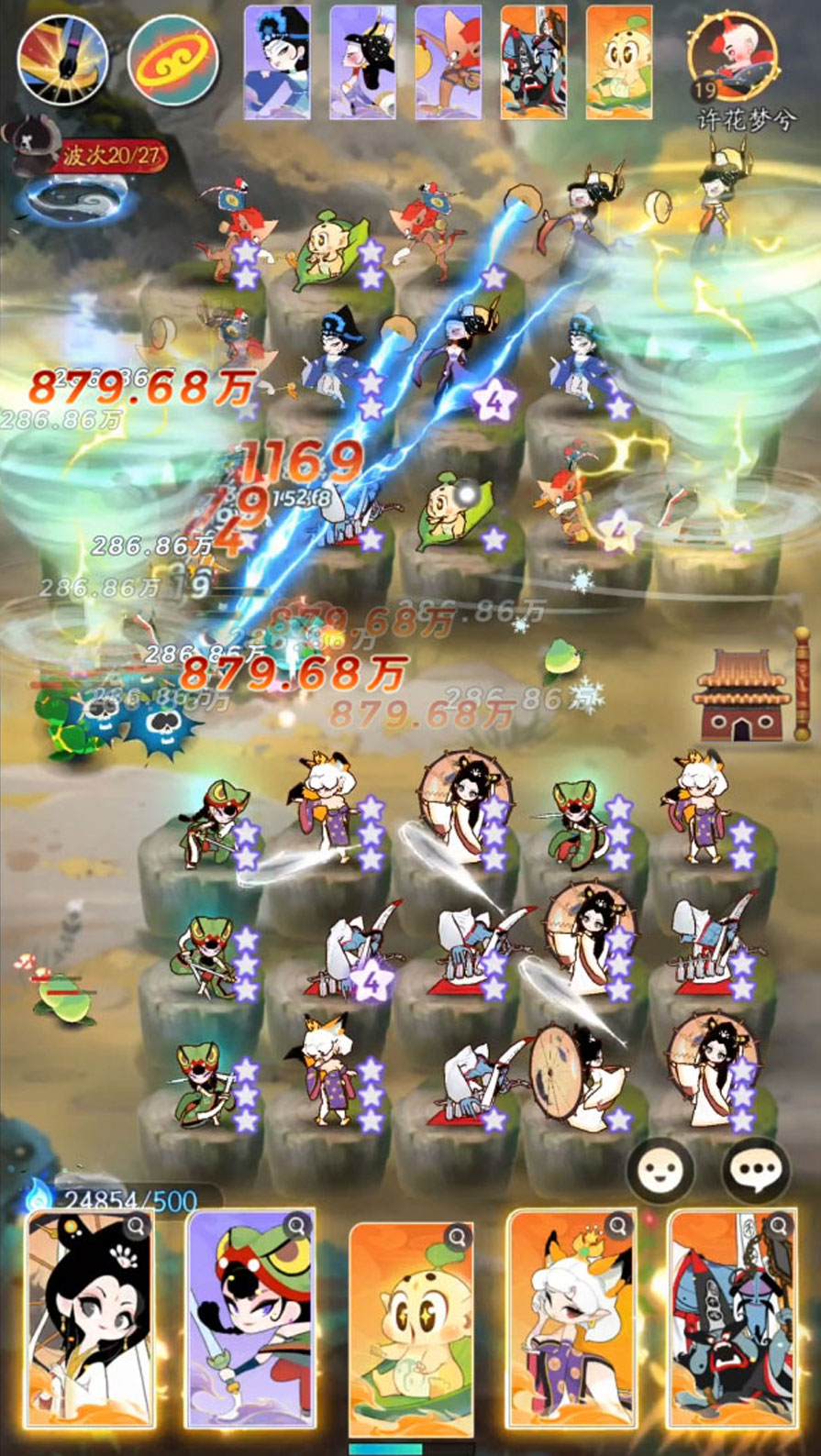Viewport: 821px width, 1456px height.
Task: Activate the brush strike skill icon
Action: coord(62,60)
